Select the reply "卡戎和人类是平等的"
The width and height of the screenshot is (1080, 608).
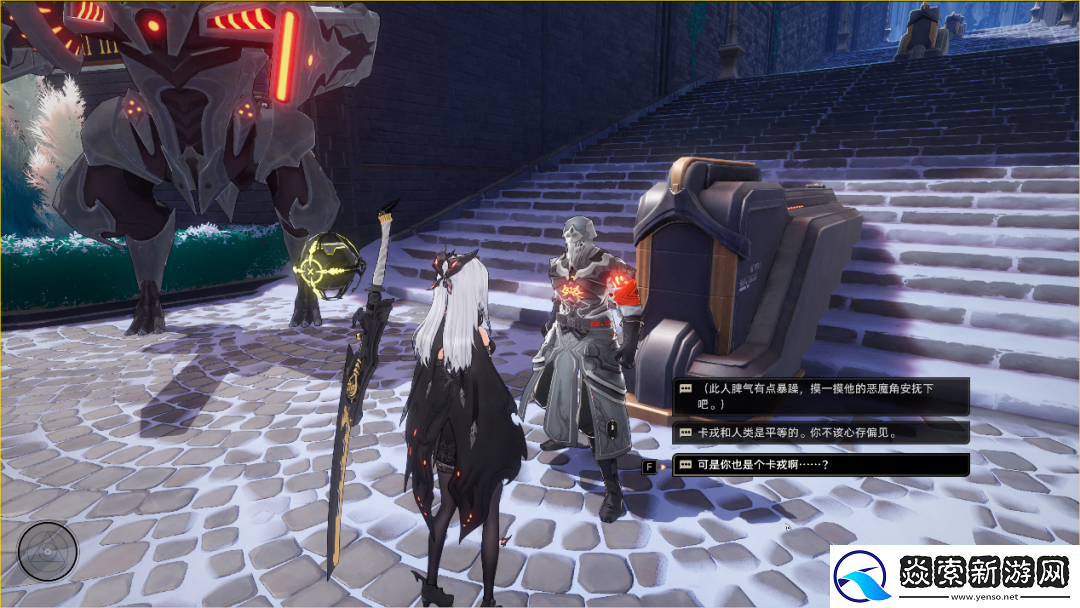click(820, 433)
